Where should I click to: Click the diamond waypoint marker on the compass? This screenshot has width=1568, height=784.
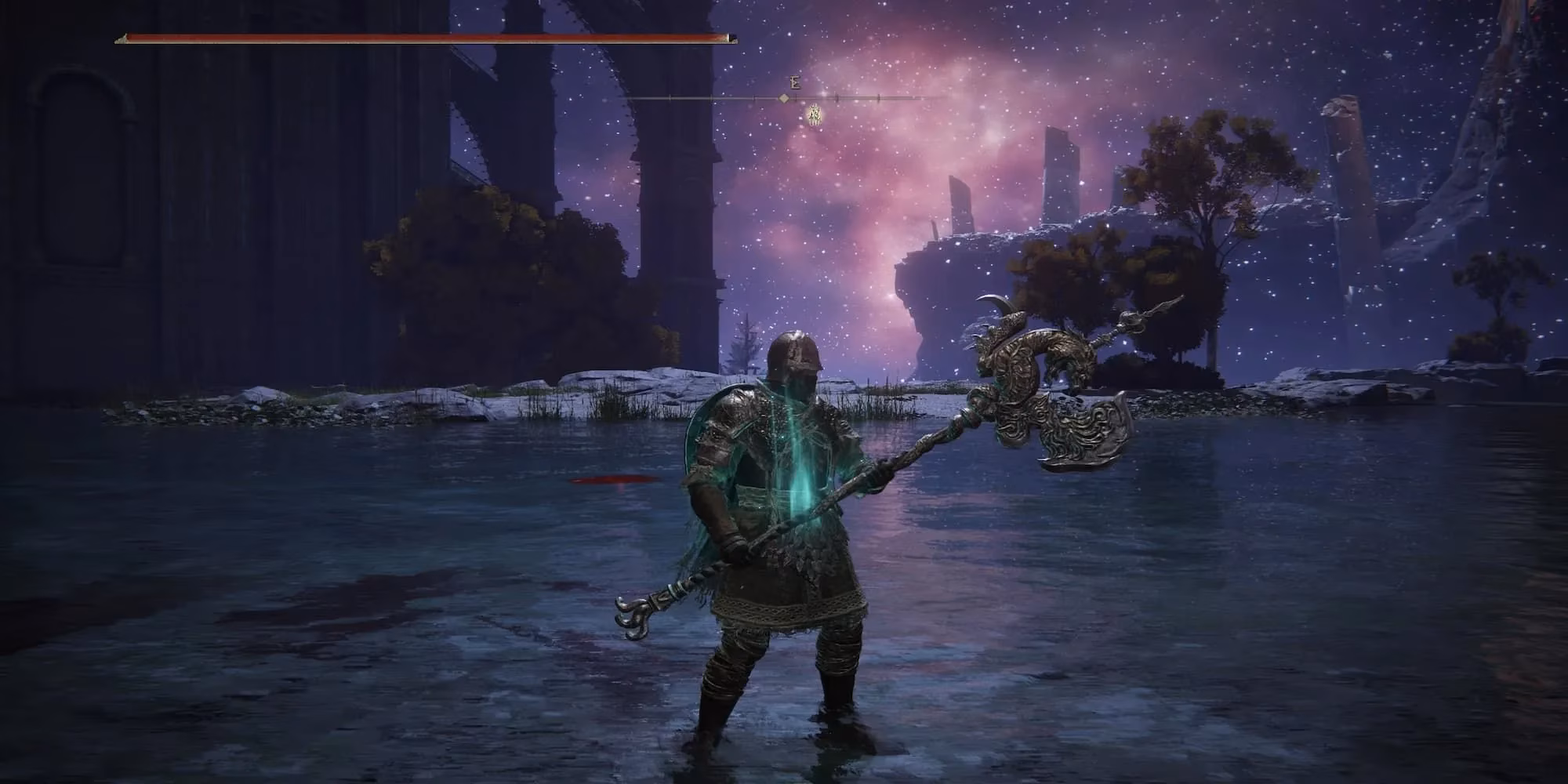point(784,99)
